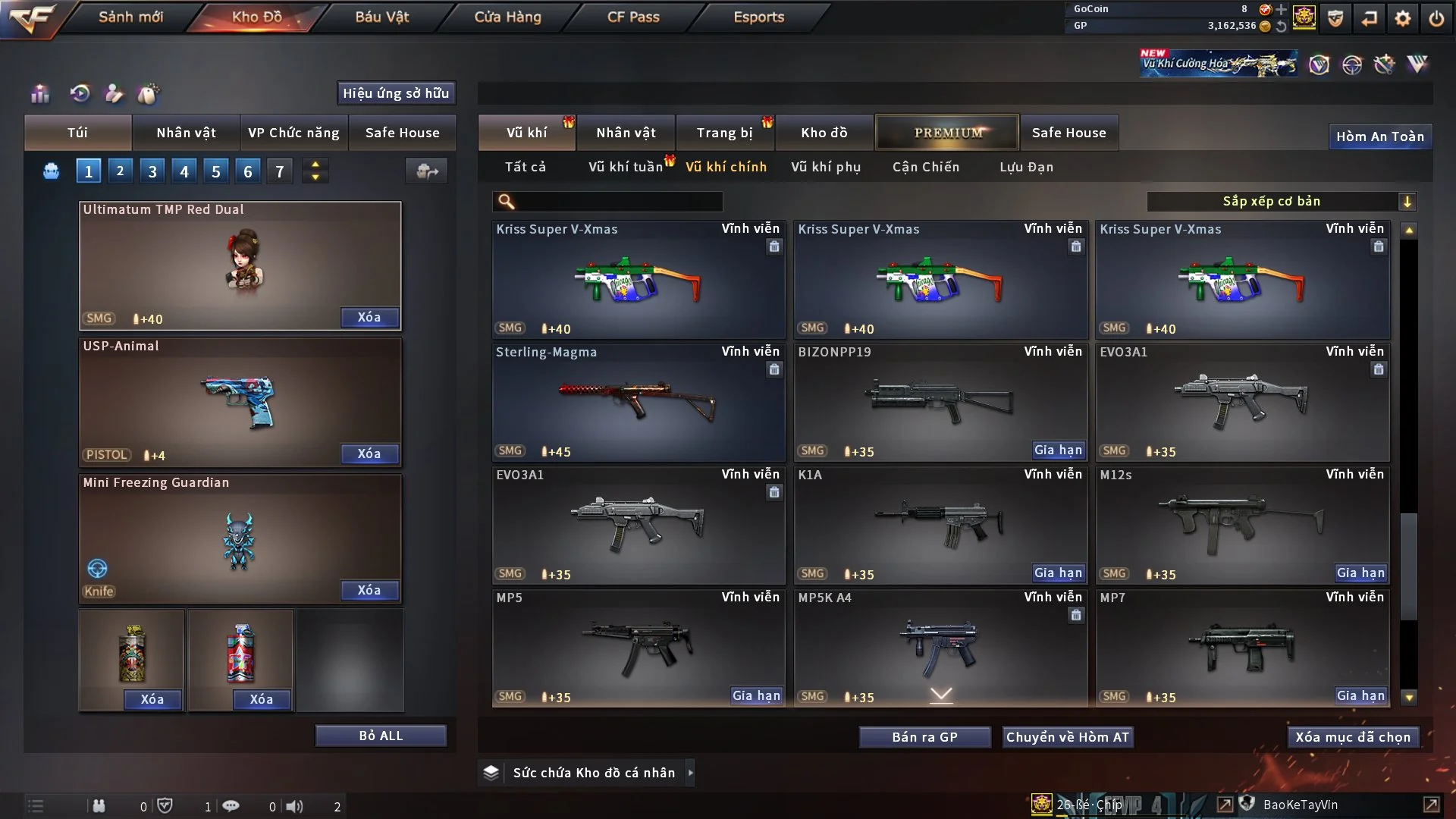
Task: Select the PREMIUM inventory tab
Action: click(x=947, y=133)
